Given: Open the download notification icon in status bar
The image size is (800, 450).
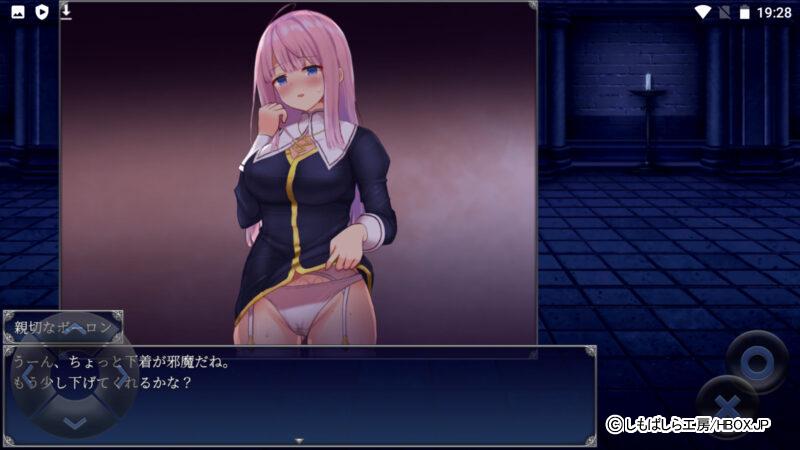Looking at the screenshot, I should pos(66,12).
